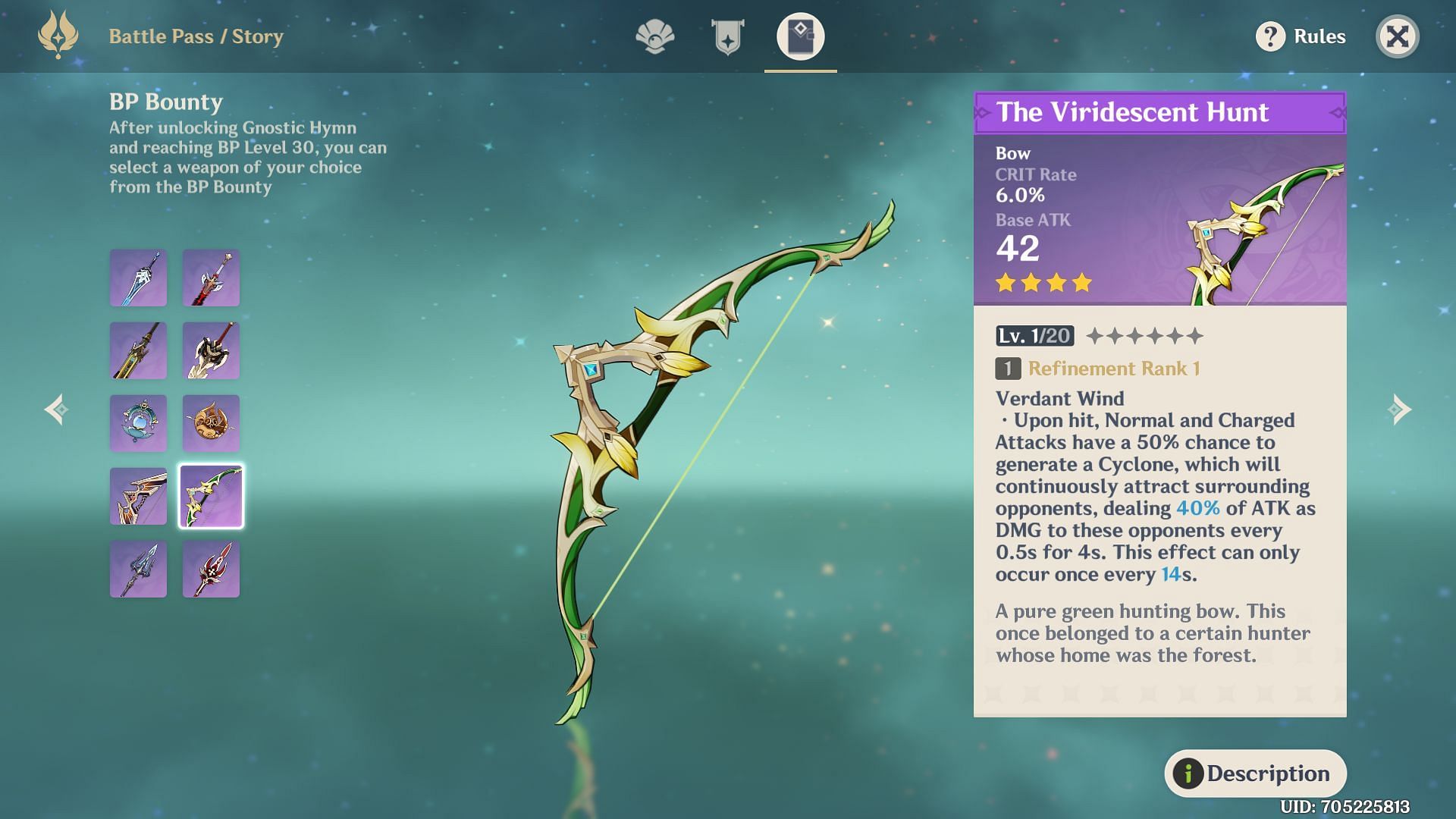1456x819 pixels.
Task: Select the blue Wolf-Fang sword thumbnail
Action: 138,278
